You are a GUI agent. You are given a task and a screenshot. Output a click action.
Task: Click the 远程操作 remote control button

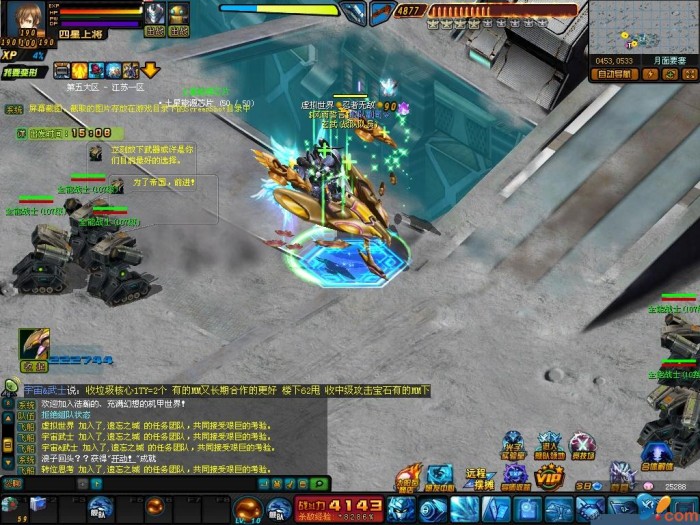[x=476, y=479]
